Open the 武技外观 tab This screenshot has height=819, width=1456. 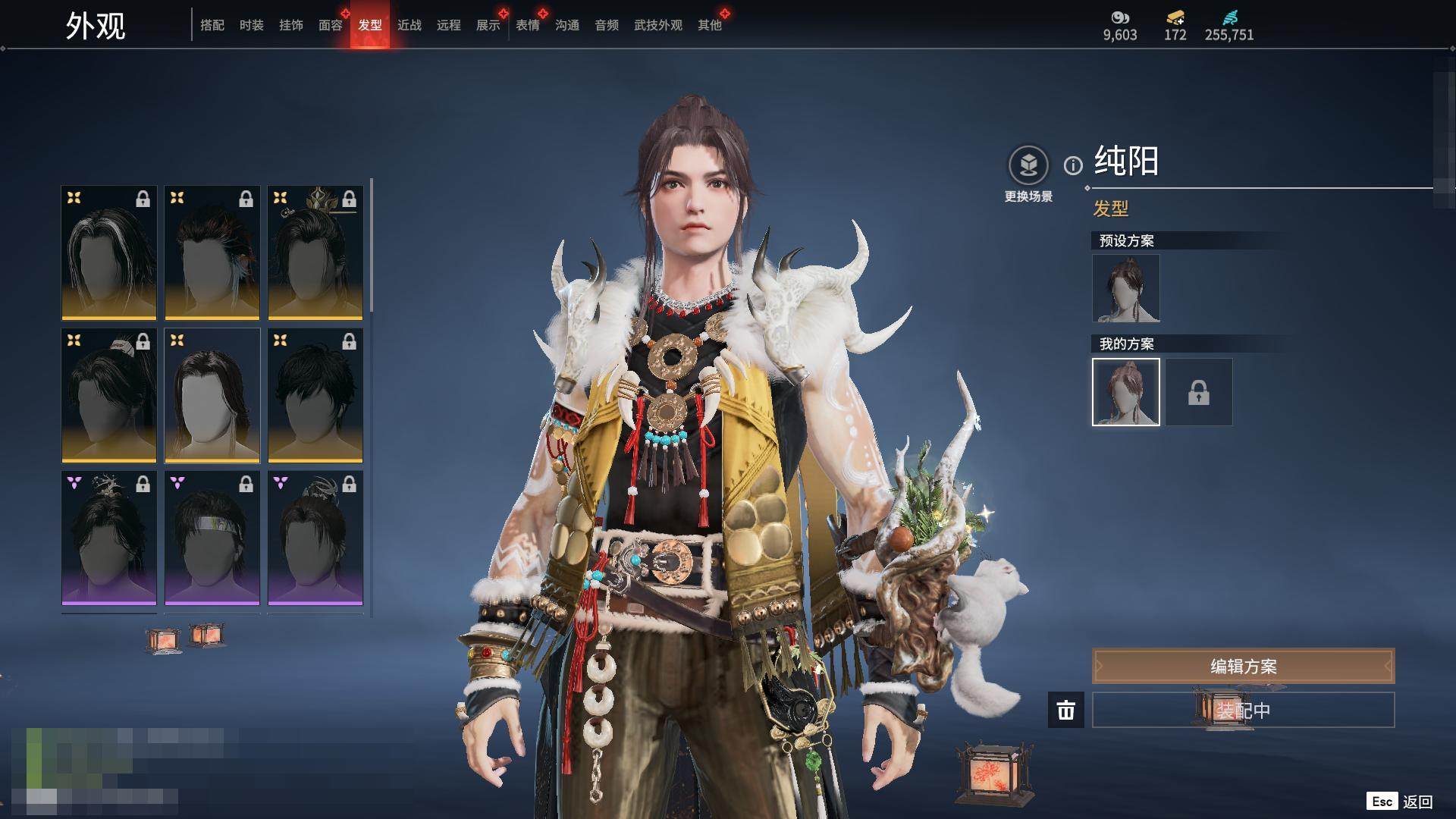click(658, 25)
